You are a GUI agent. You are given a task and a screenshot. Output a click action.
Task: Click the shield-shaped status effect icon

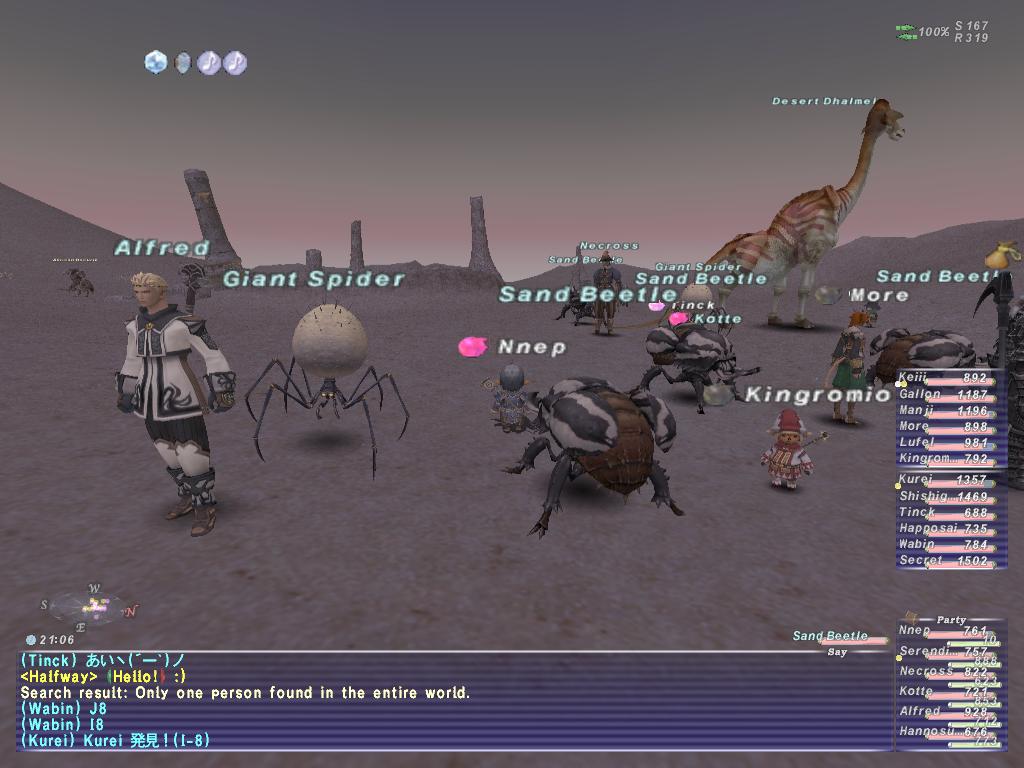click(183, 63)
